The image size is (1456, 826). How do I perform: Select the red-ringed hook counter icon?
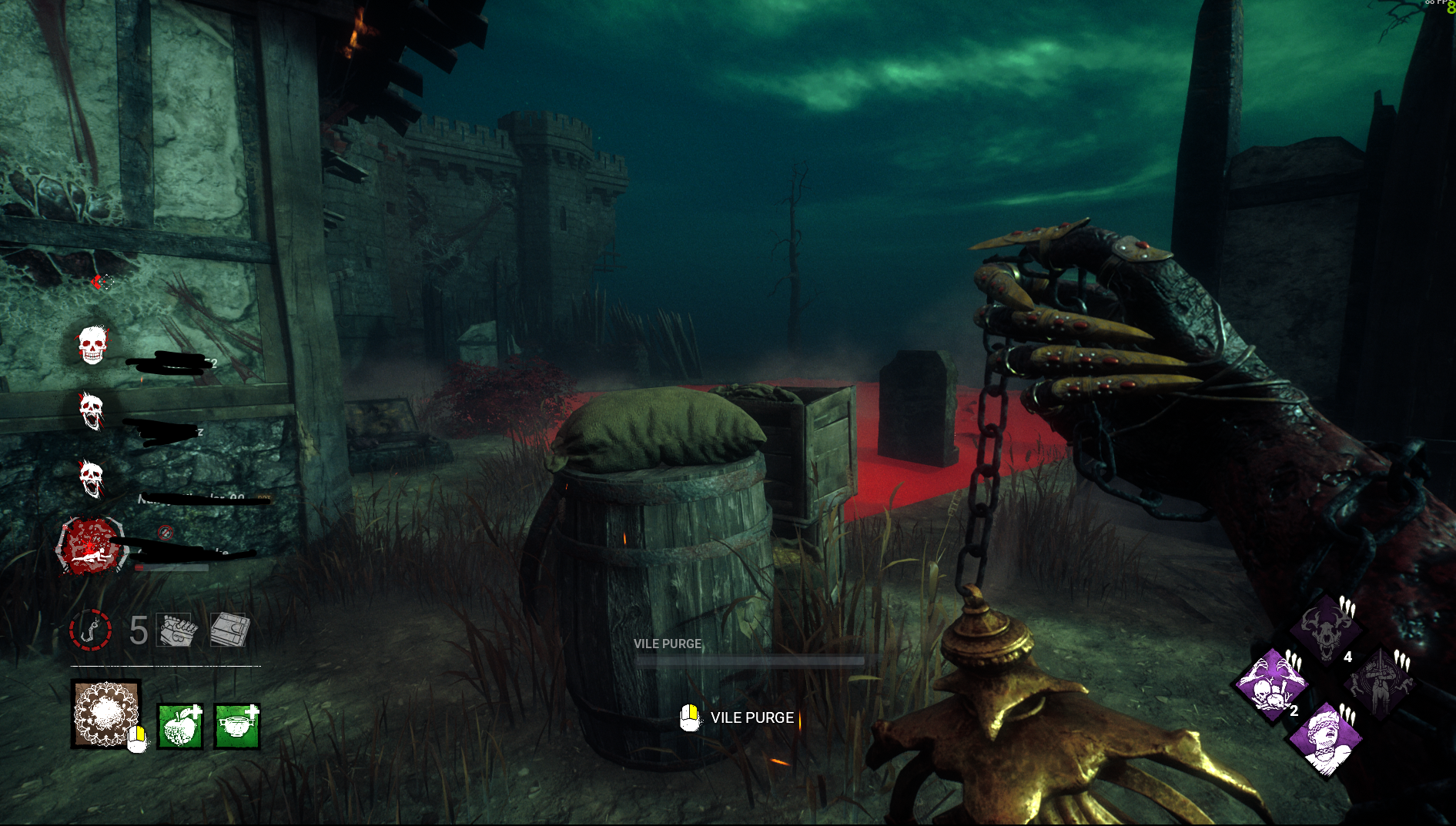click(x=91, y=630)
